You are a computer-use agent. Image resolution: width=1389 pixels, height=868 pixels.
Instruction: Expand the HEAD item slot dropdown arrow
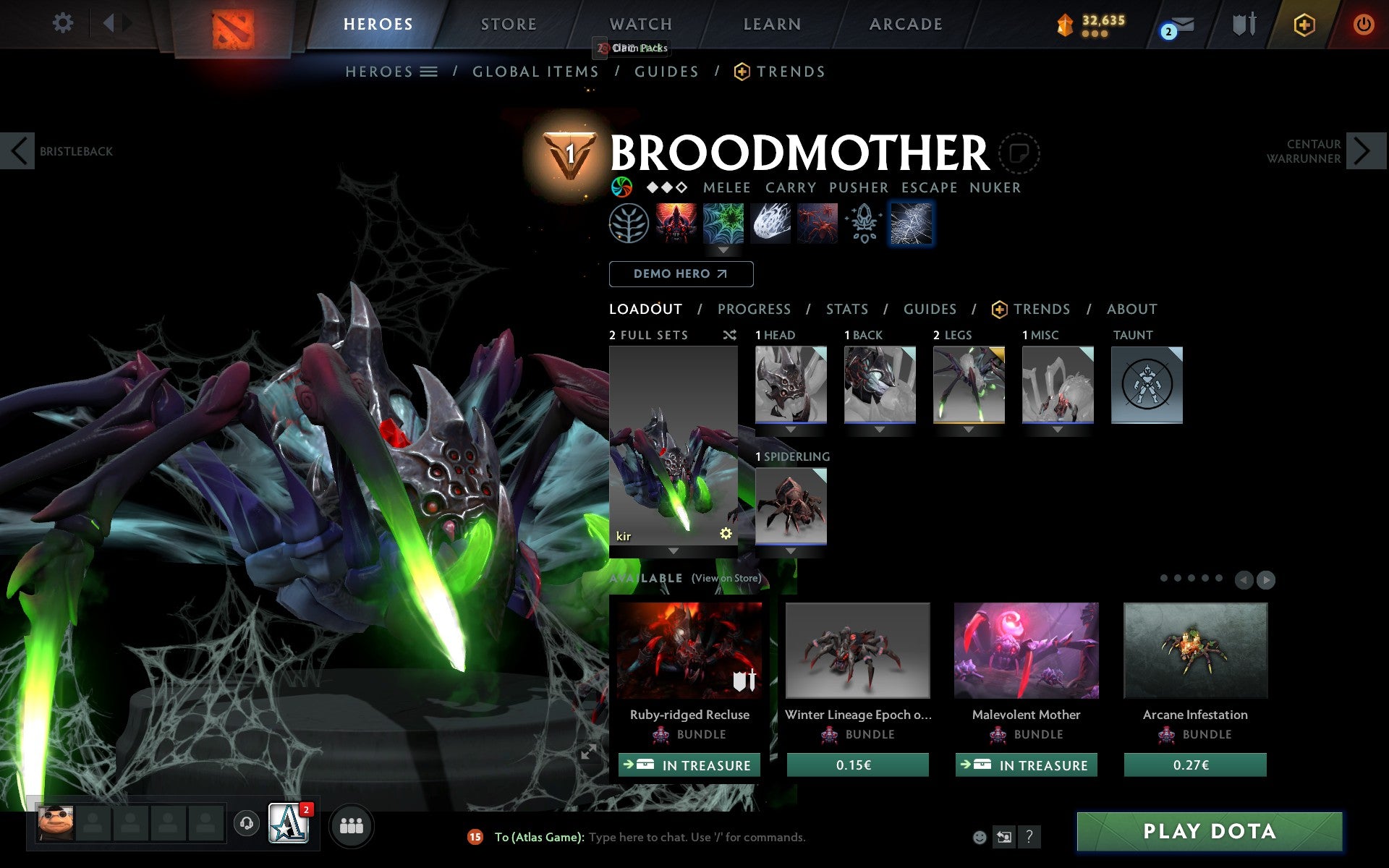coord(790,429)
